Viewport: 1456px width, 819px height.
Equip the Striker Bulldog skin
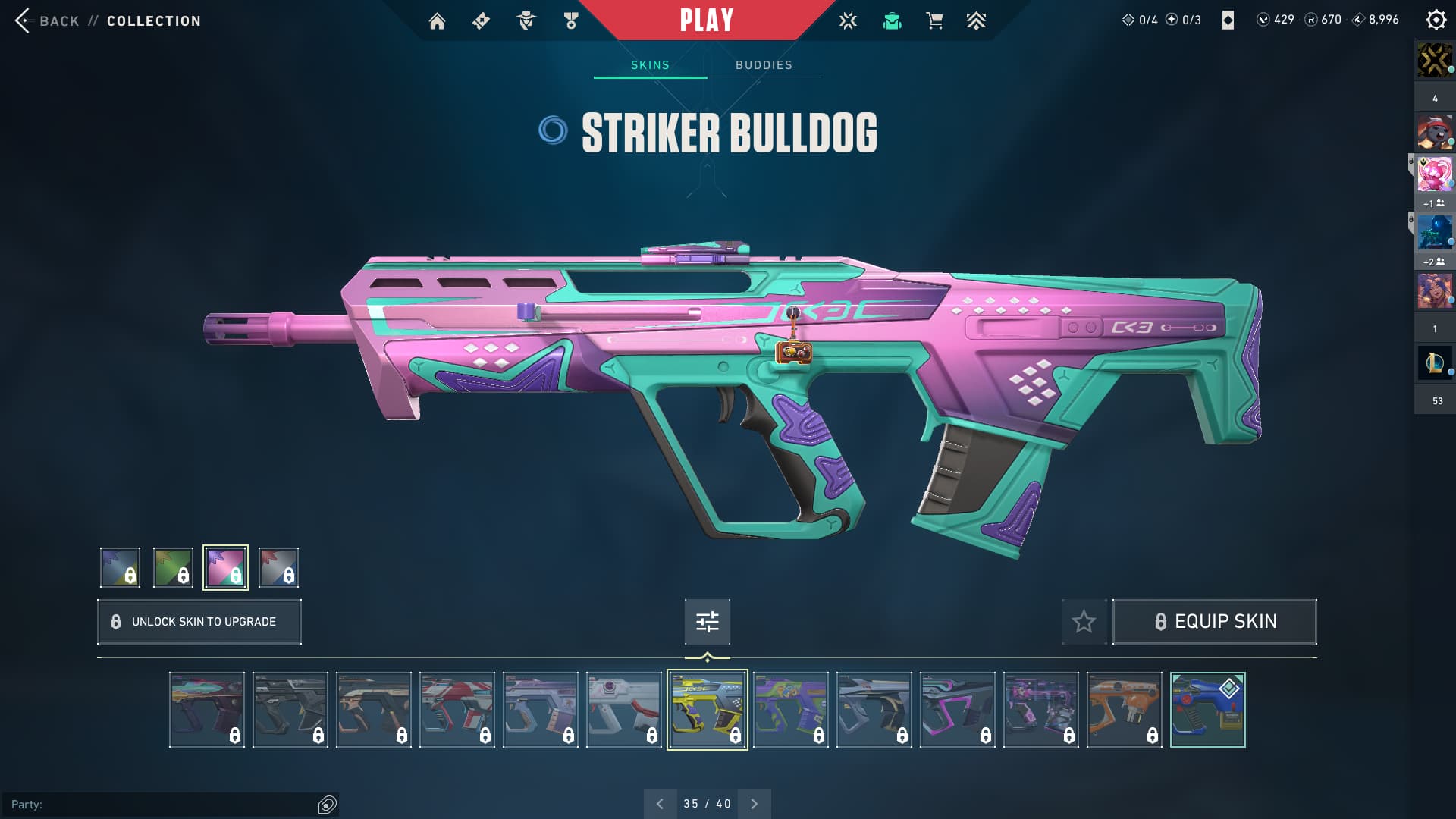point(1214,622)
